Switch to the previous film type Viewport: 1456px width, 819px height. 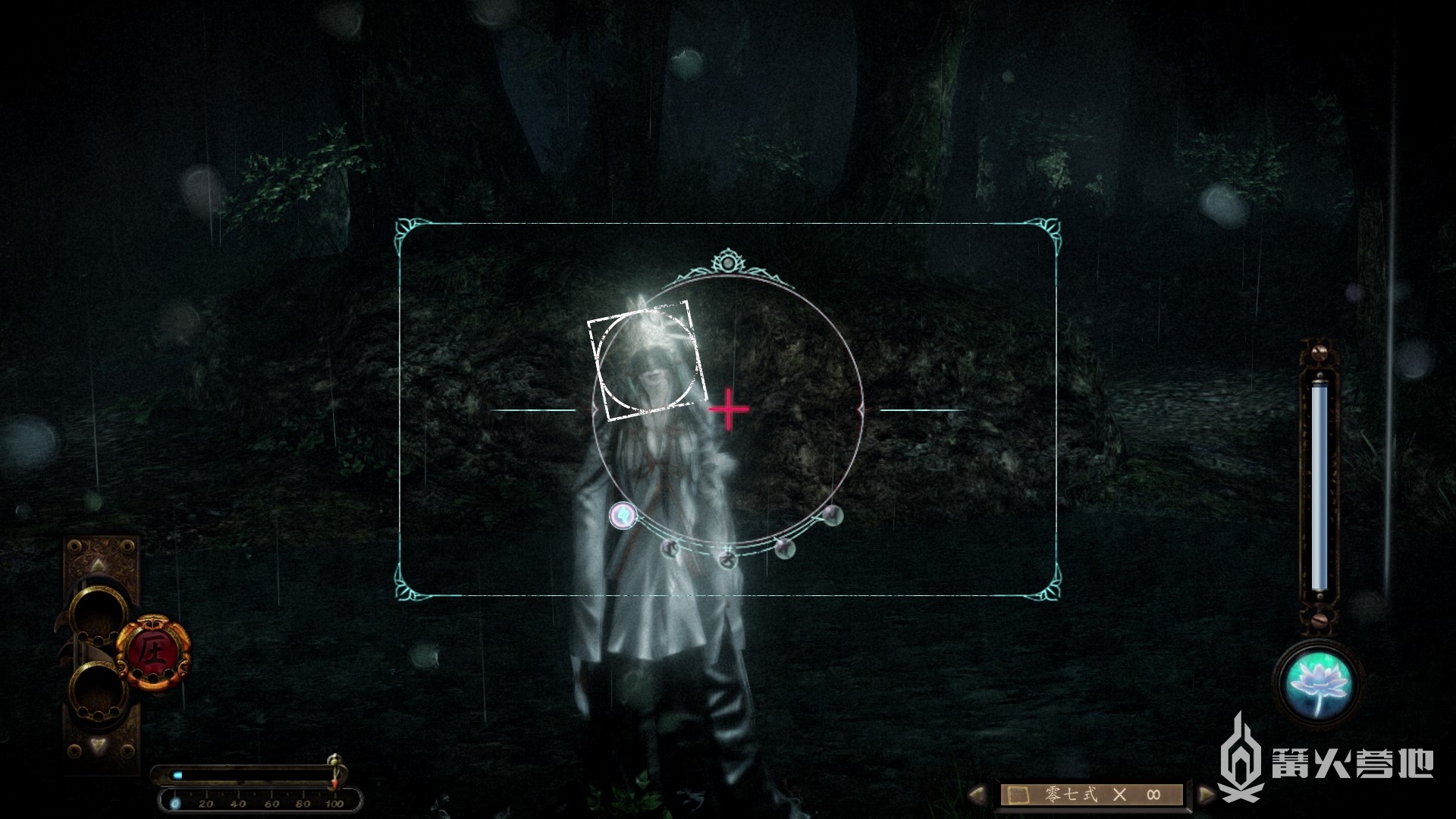coord(978,794)
